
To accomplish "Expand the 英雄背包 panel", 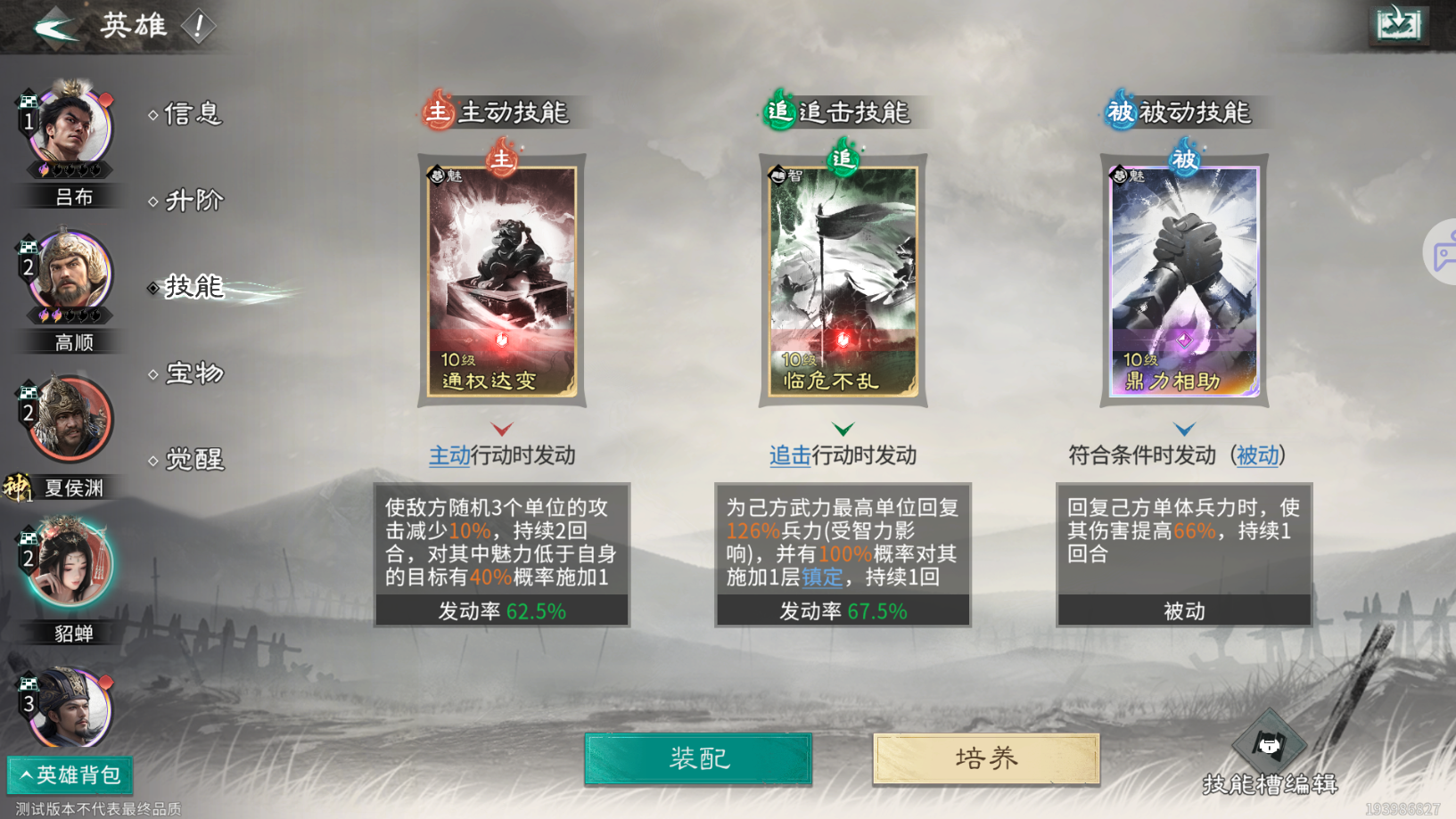I will click(69, 775).
